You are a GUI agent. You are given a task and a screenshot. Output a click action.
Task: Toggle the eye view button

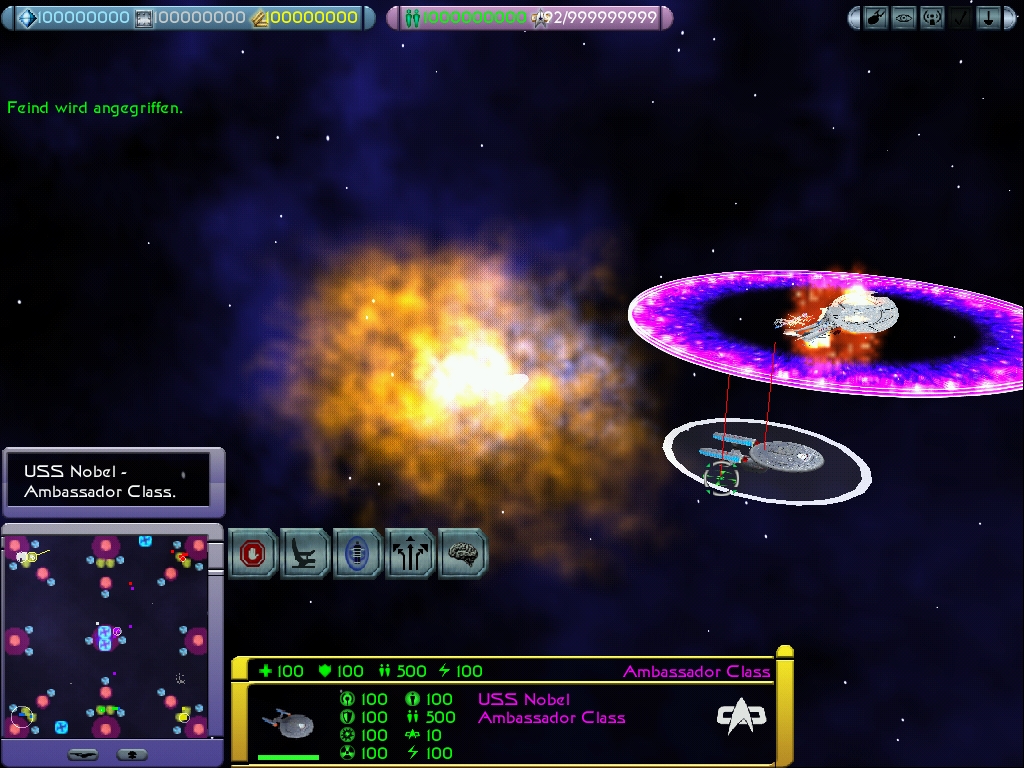tap(904, 18)
